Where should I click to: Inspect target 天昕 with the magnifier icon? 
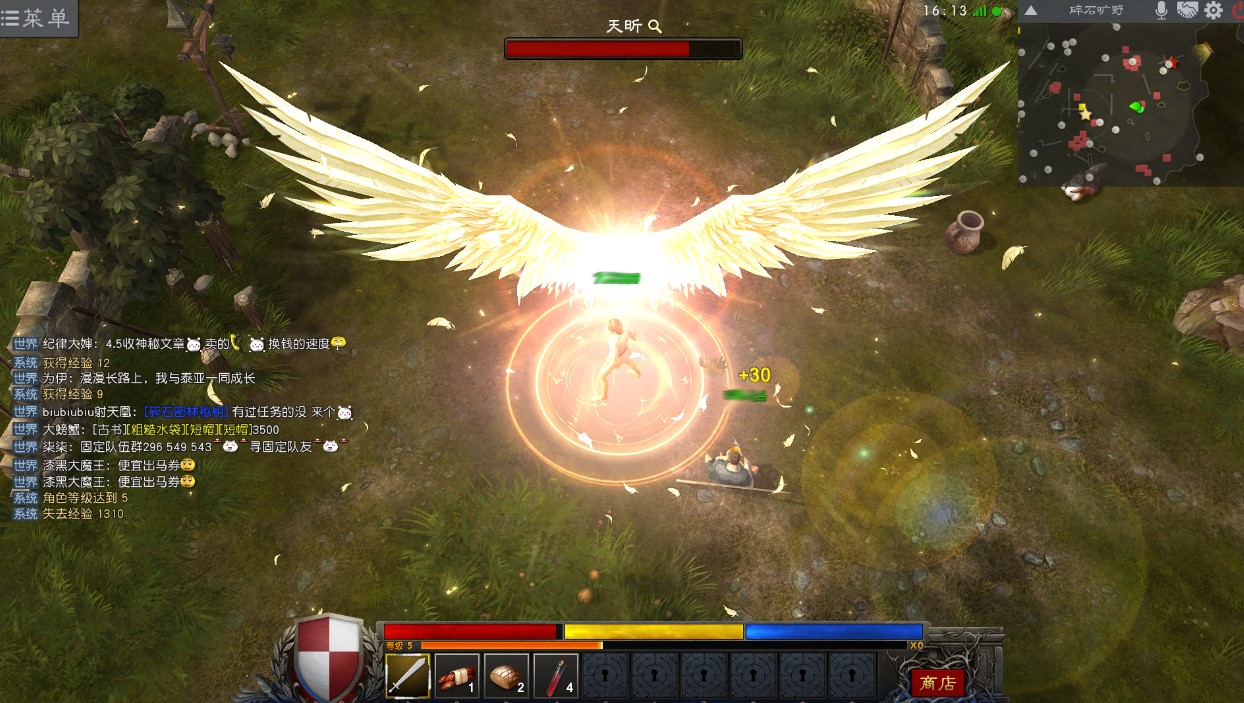coord(655,27)
